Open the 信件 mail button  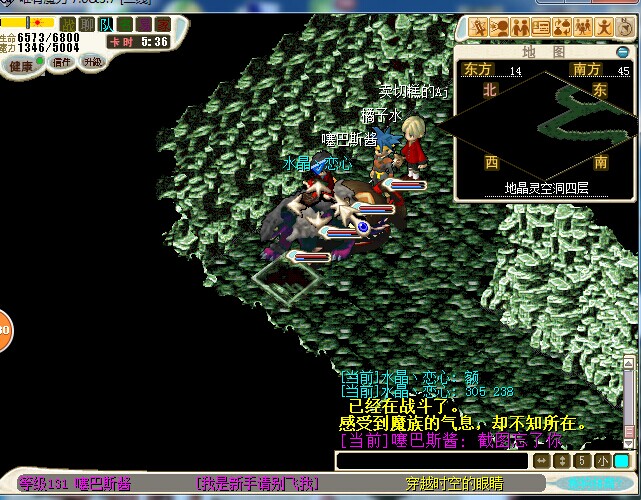coord(62,62)
